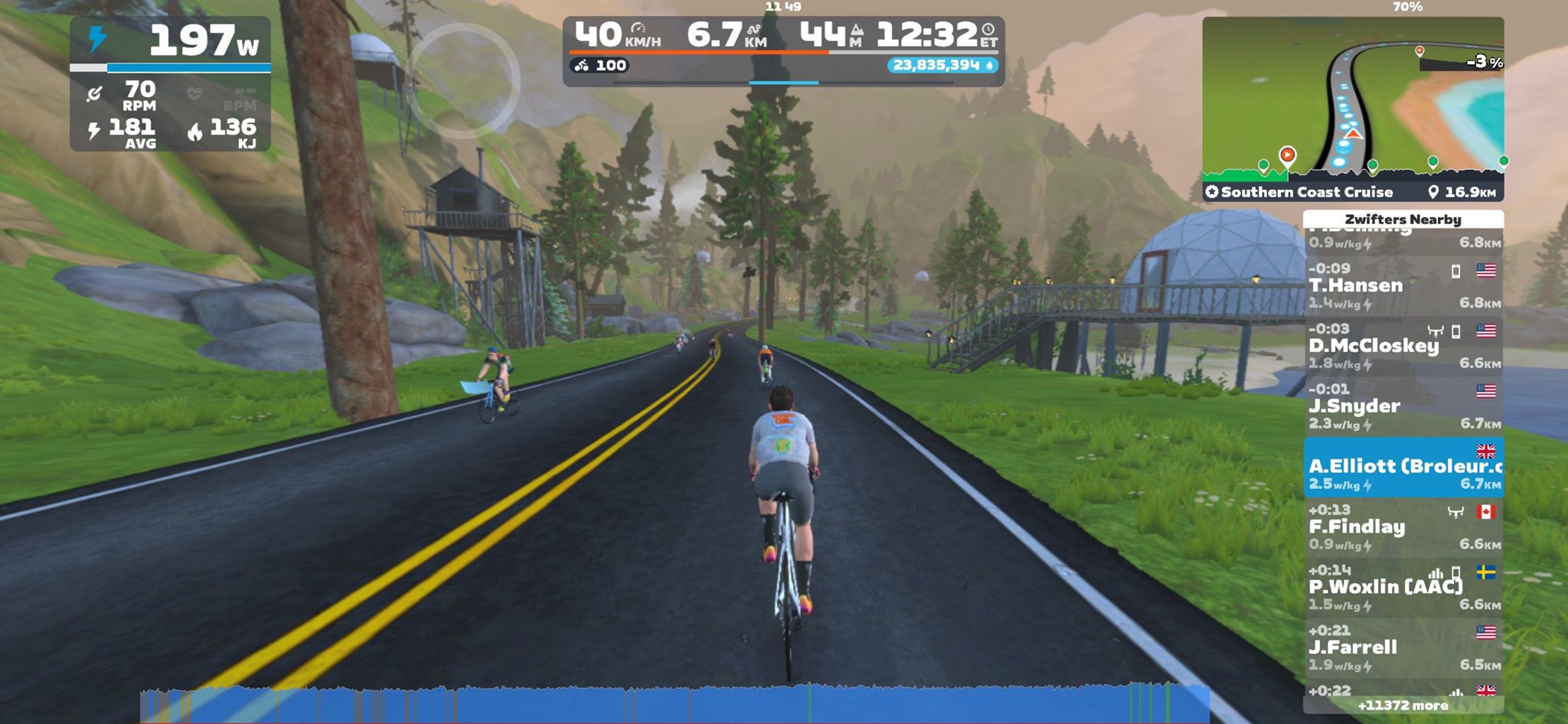
Task: Show the +11372 more riders
Action: pyautogui.click(x=1403, y=706)
